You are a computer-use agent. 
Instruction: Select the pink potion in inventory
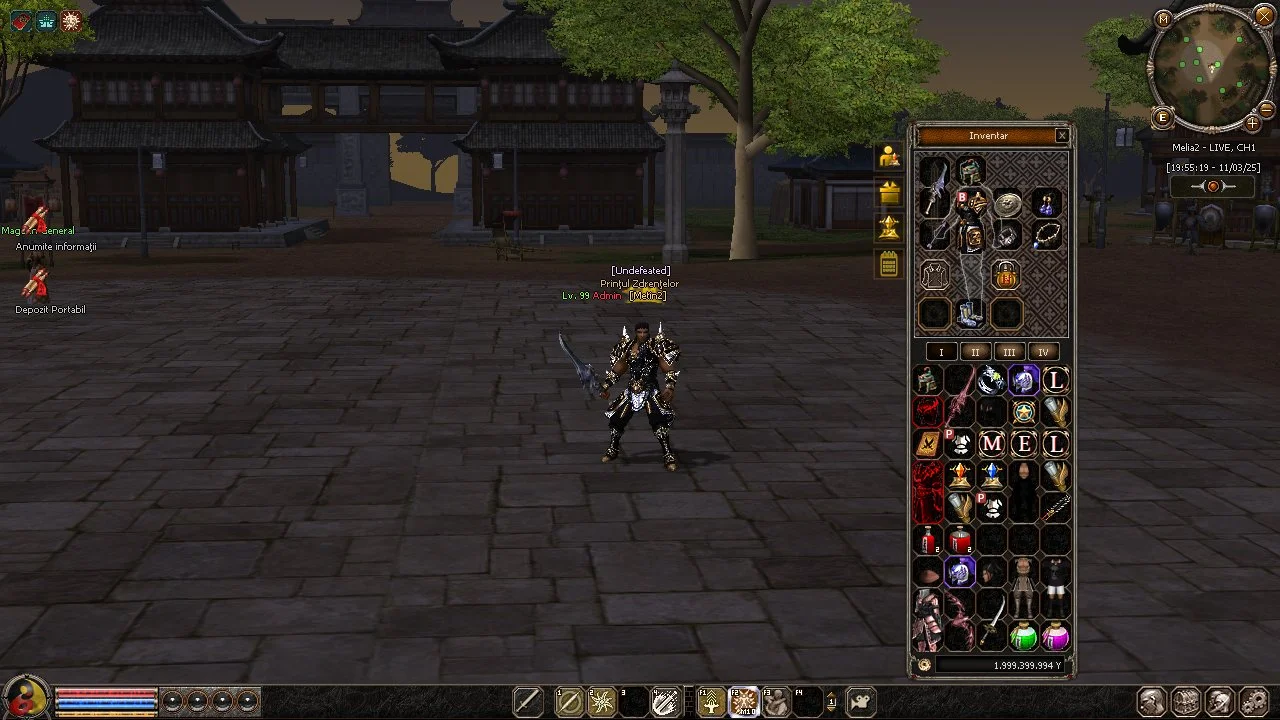(x=1056, y=636)
